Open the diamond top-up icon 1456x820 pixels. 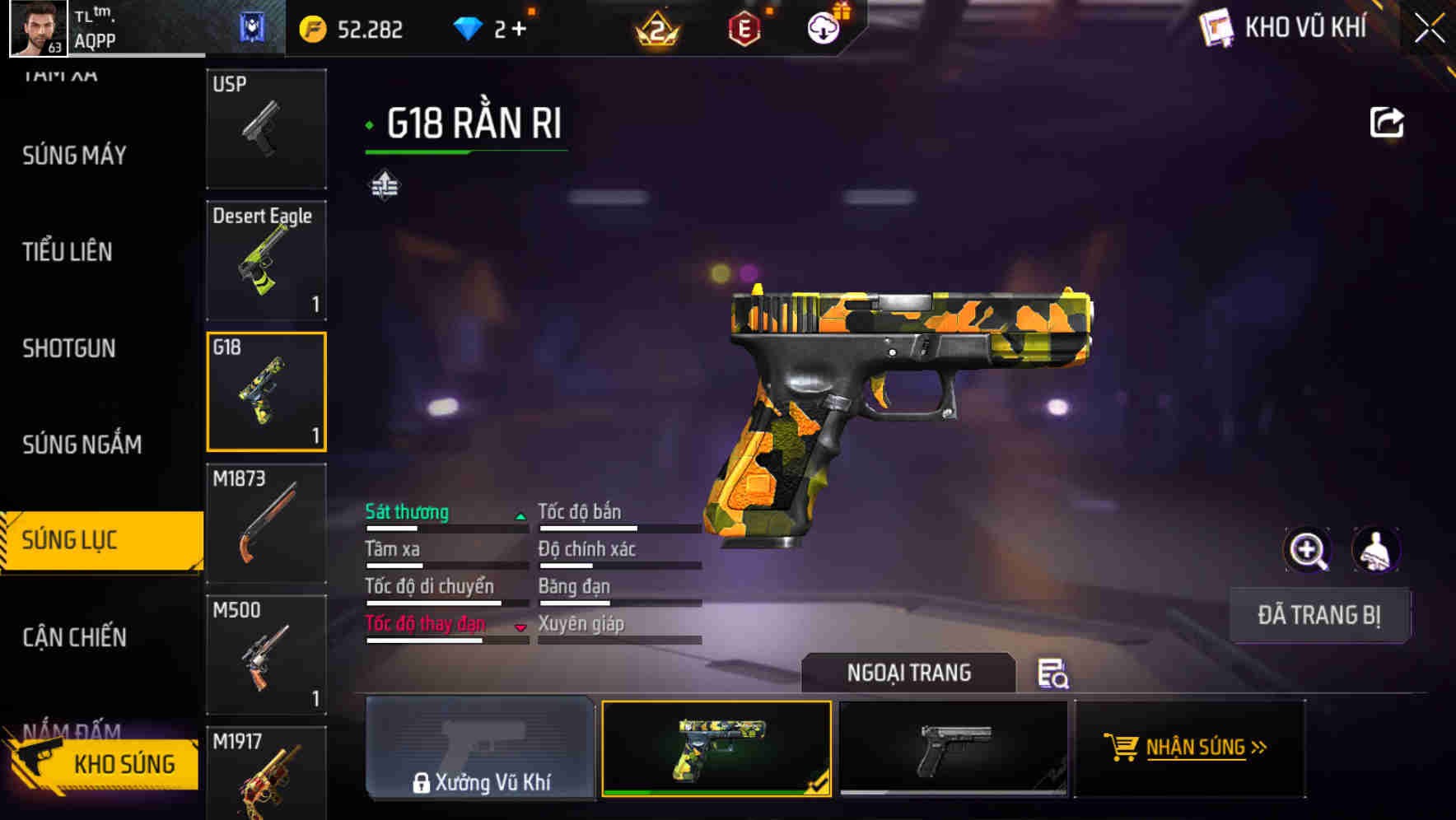tap(469, 27)
